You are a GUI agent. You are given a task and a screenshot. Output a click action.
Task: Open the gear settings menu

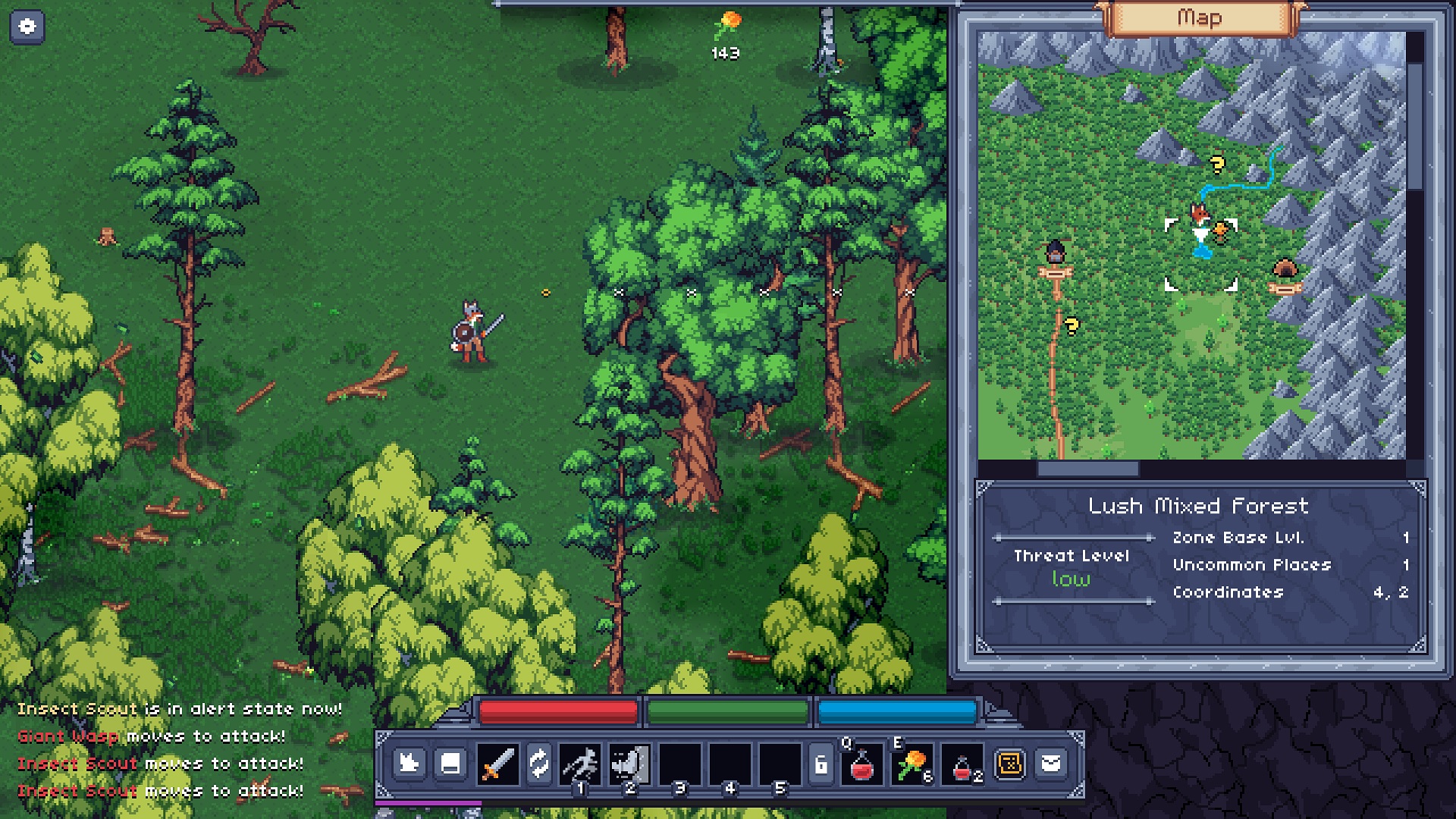click(x=27, y=27)
